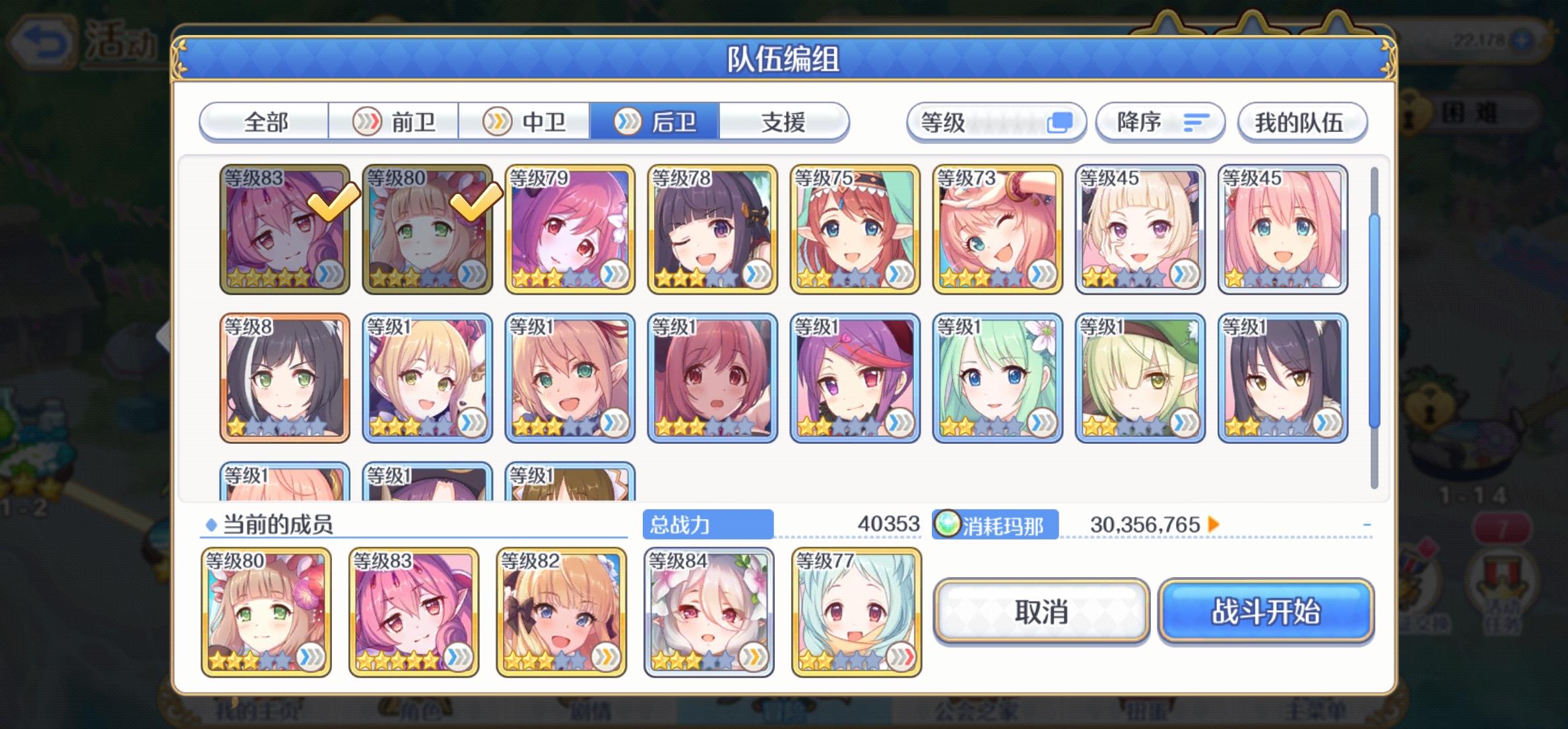The image size is (1568, 729).
Task: Open the 等级 sort dropdown
Action: click(x=996, y=121)
